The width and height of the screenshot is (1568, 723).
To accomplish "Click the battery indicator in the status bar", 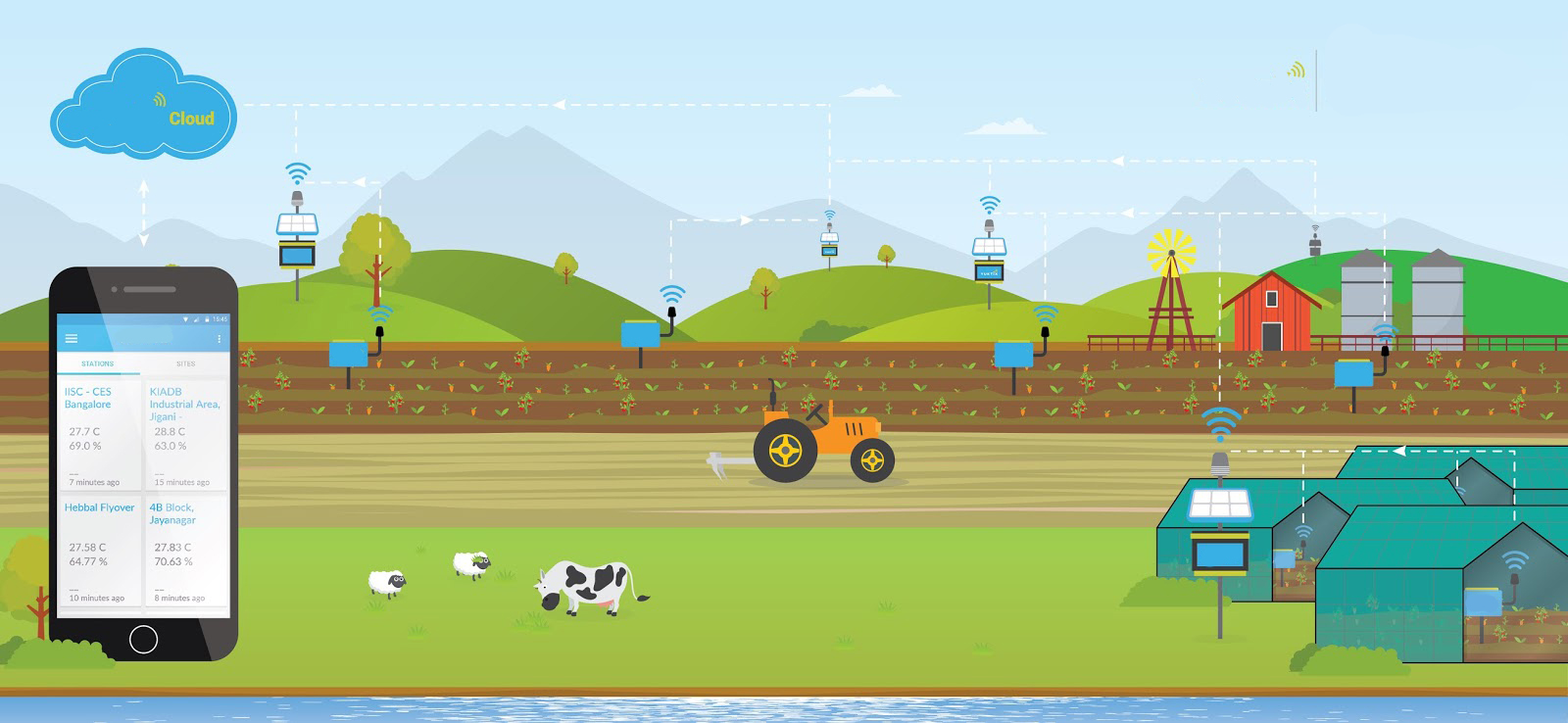I will click(x=207, y=319).
